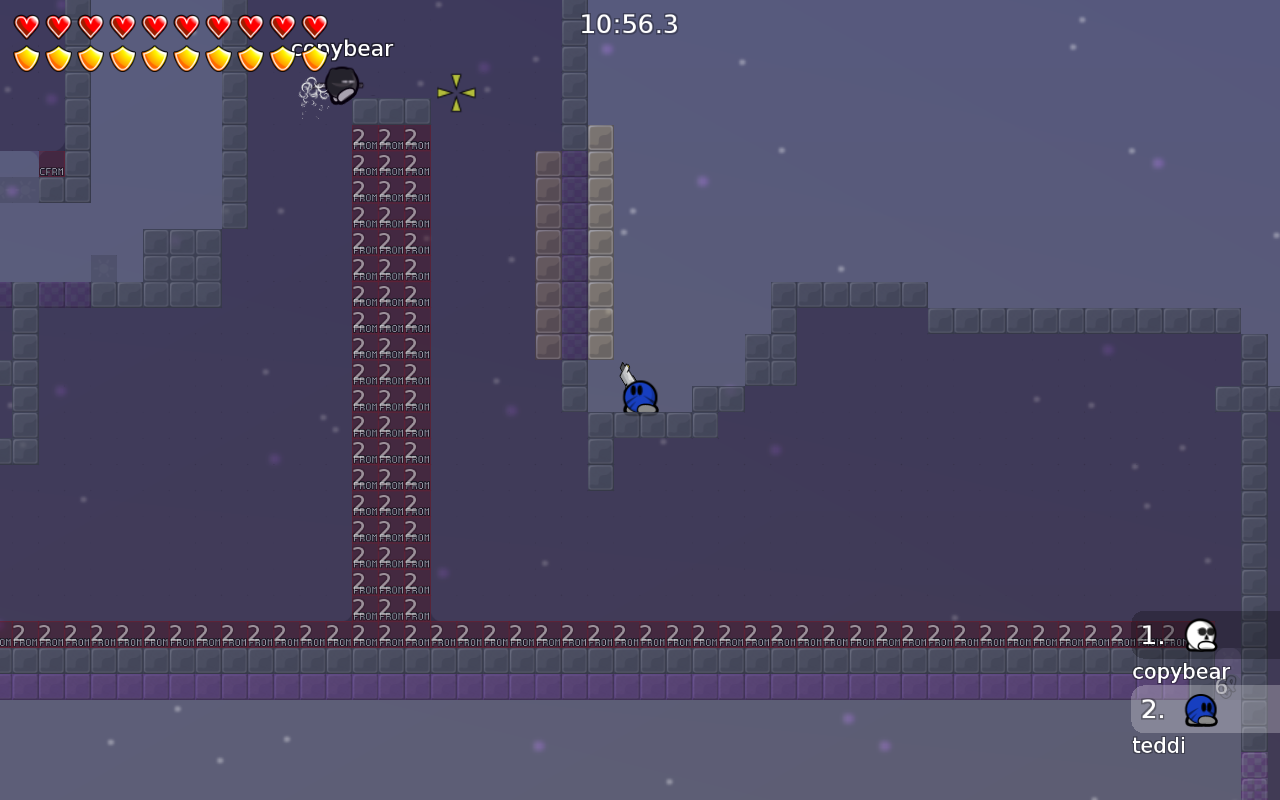Click the skull avatar beside rank 1
1280x800 pixels.
[1199, 634]
